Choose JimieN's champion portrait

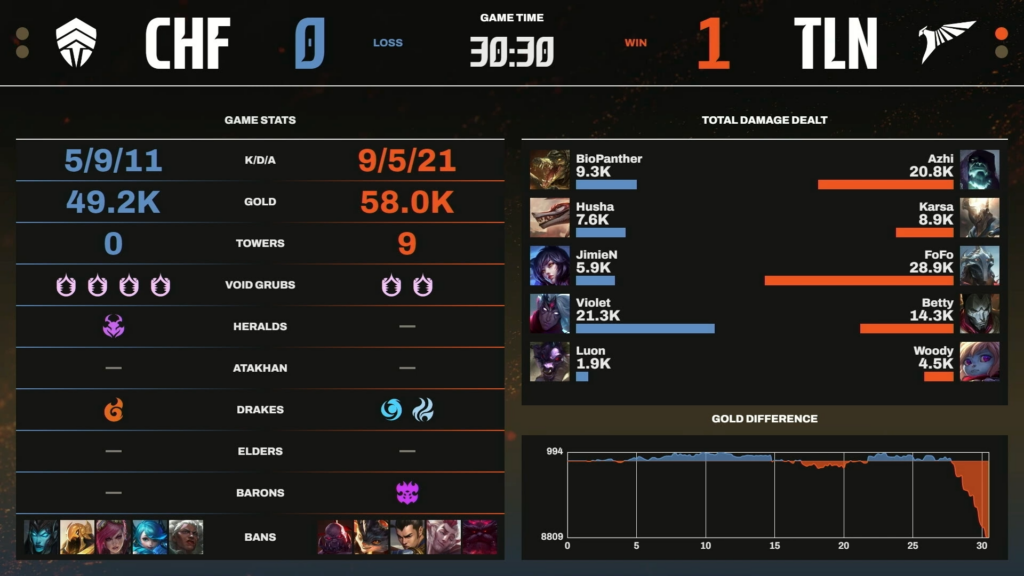[x=549, y=266]
